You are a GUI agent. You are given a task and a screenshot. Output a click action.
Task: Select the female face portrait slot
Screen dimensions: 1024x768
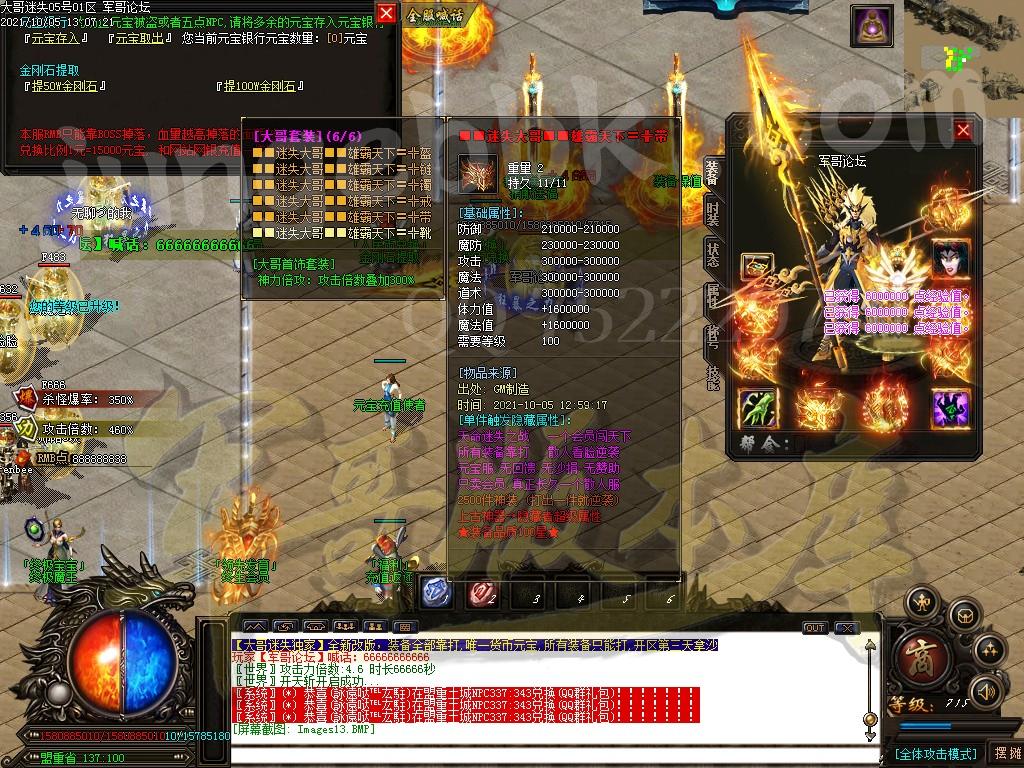[950, 260]
